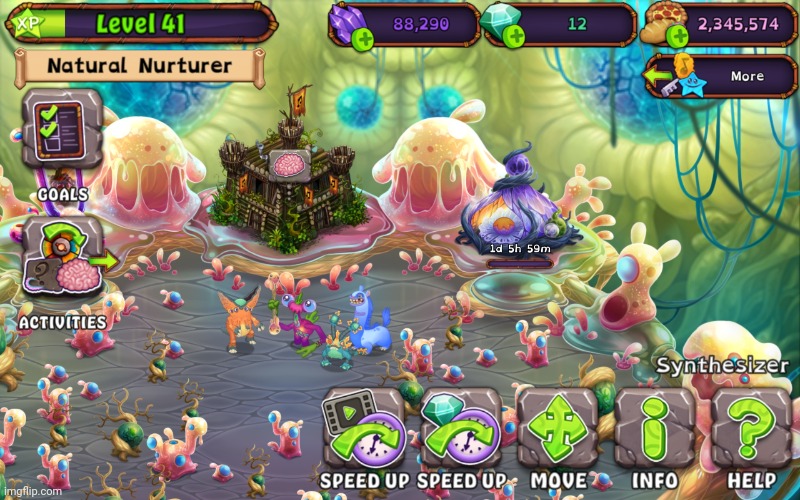Screen dimensions: 800x500
Task: Click the Natural Nurturer title banner
Action: coord(140,68)
